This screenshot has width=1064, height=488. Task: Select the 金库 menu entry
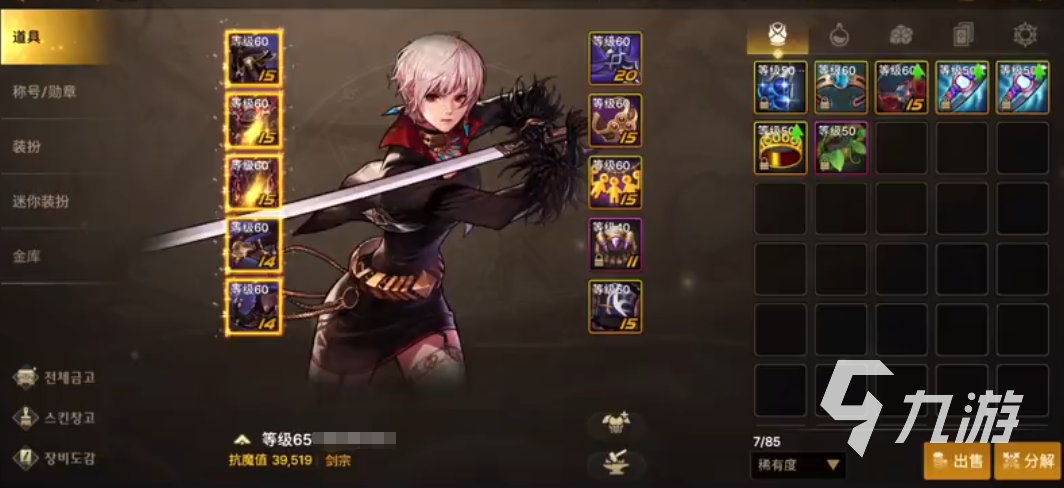(x=28, y=256)
